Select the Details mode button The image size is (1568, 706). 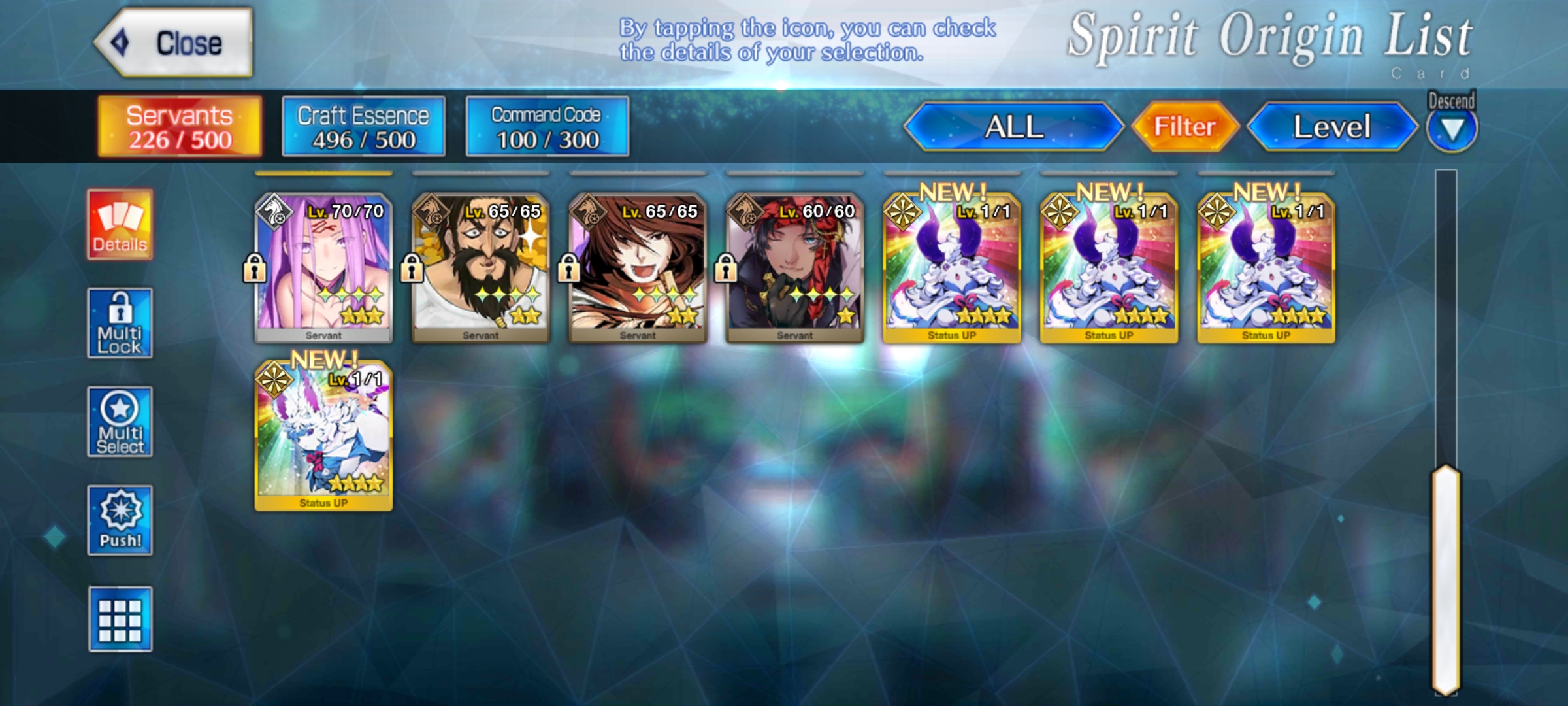click(x=120, y=225)
